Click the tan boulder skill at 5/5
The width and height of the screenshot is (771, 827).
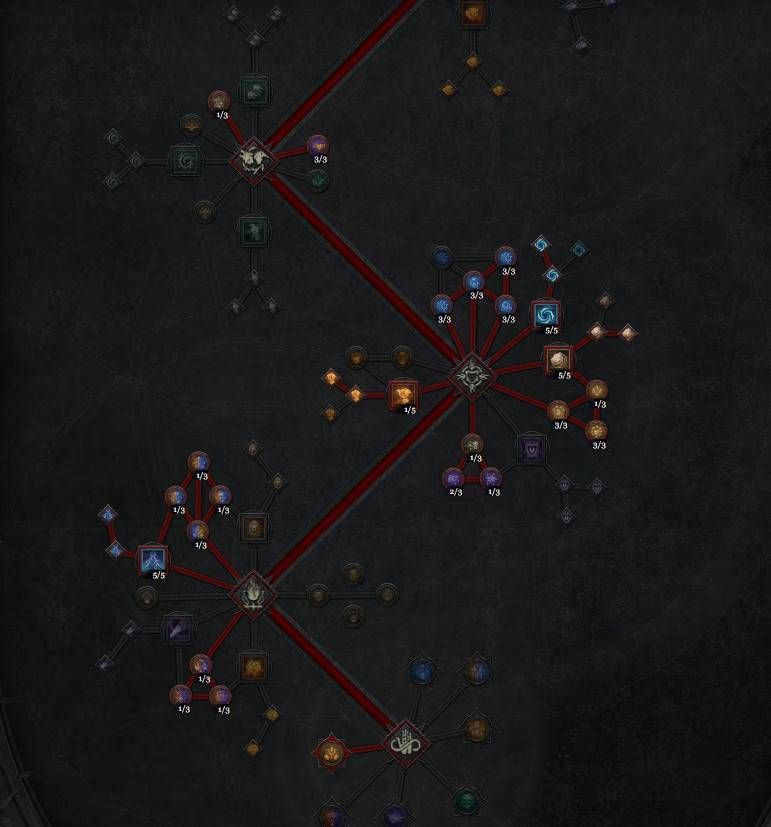point(558,360)
